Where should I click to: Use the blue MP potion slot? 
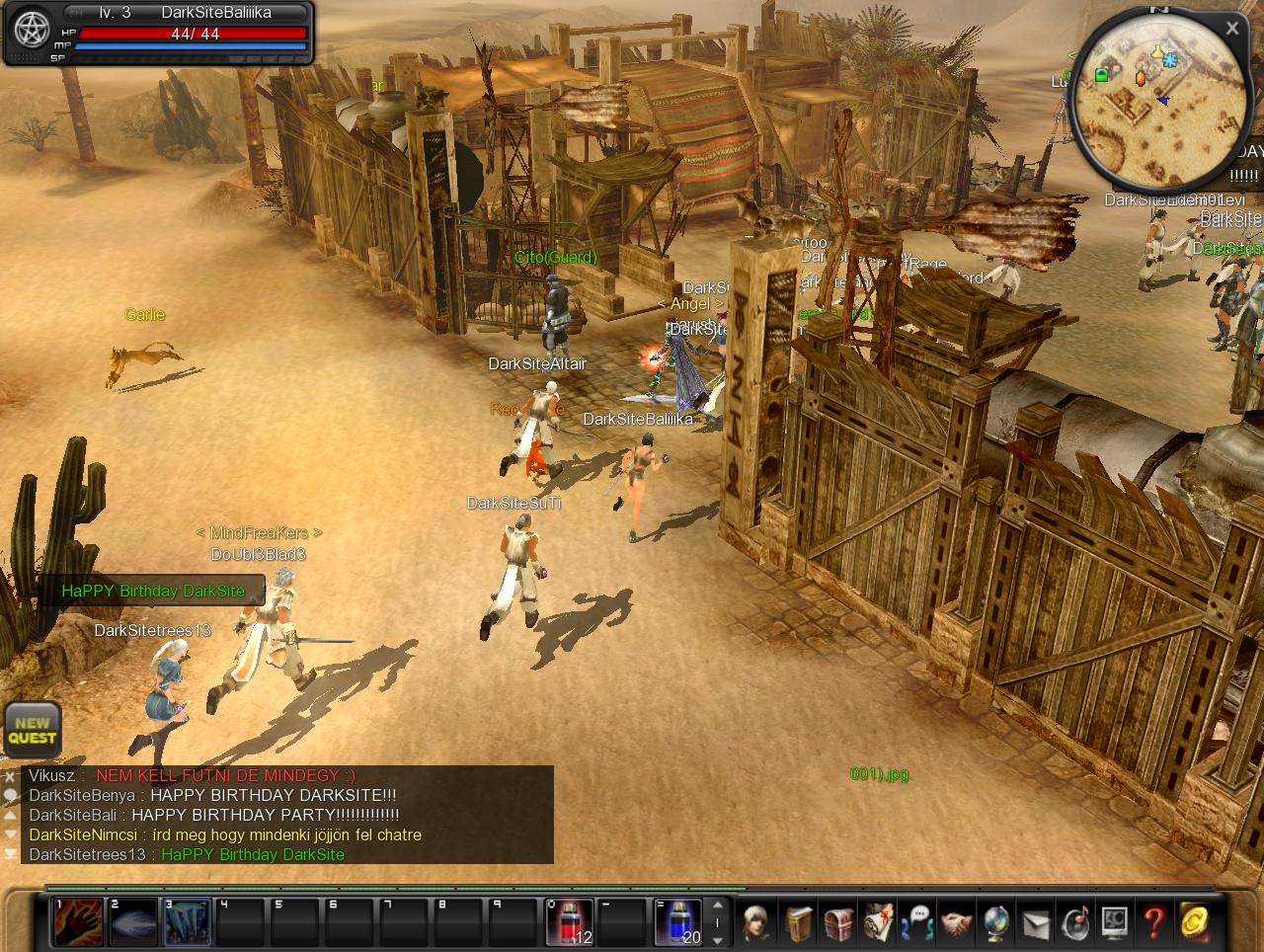(678, 922)
